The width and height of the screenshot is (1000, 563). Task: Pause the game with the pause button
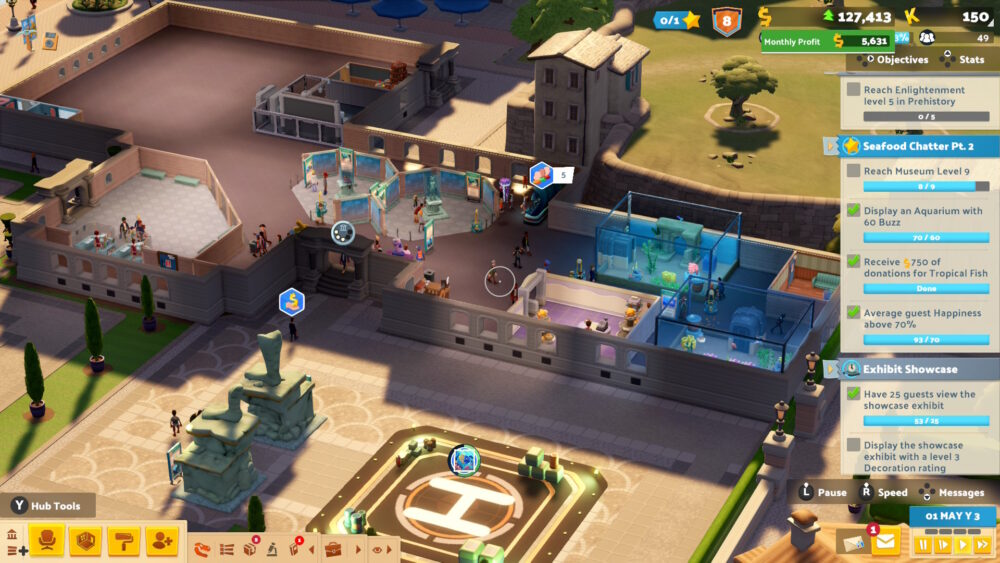pos(921,545)
